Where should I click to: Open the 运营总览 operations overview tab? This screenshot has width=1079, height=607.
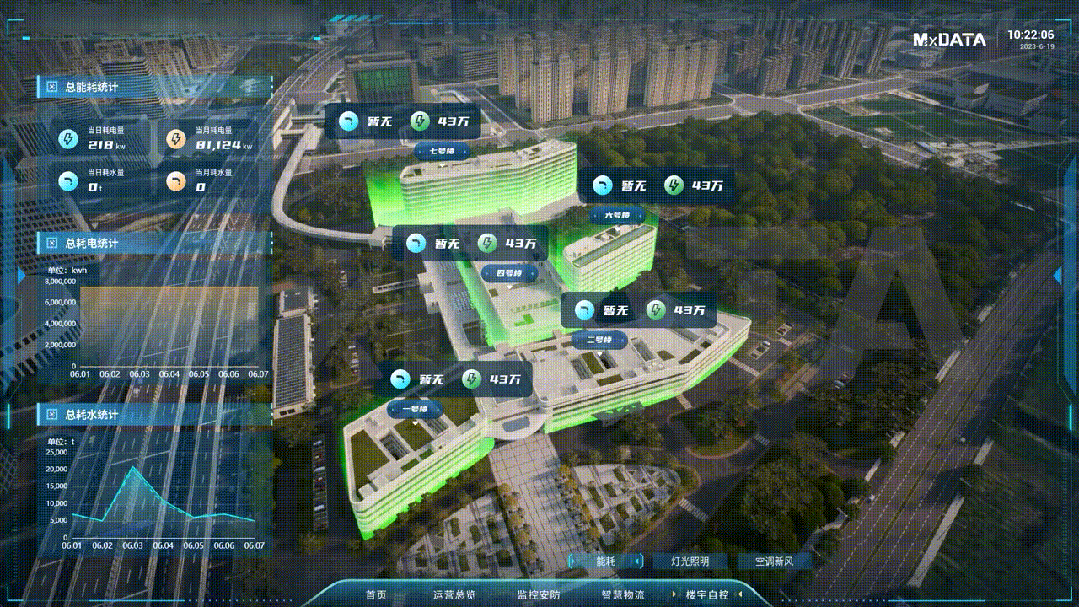click(x=454, y=595)
